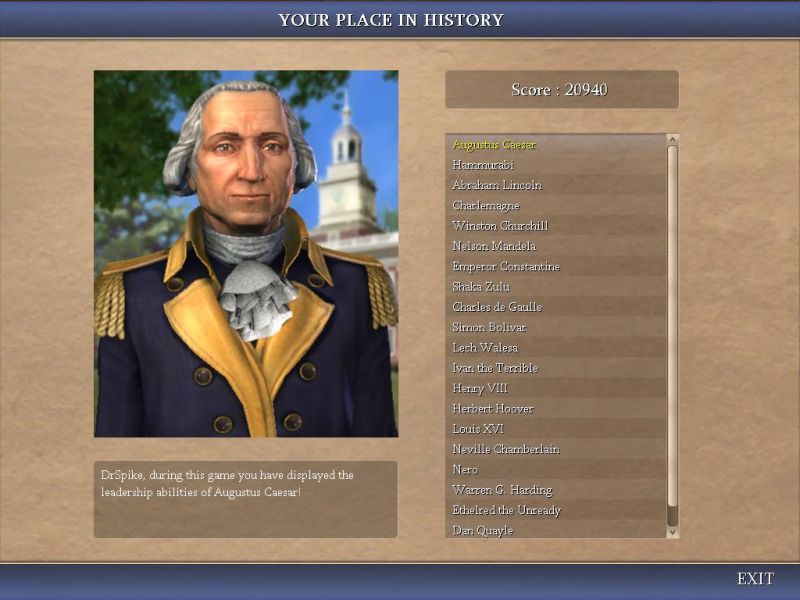The height and width of the screenshot is (600, 800).
Task: Click the list's scroll-down arrow
Action: coord(673,532)
